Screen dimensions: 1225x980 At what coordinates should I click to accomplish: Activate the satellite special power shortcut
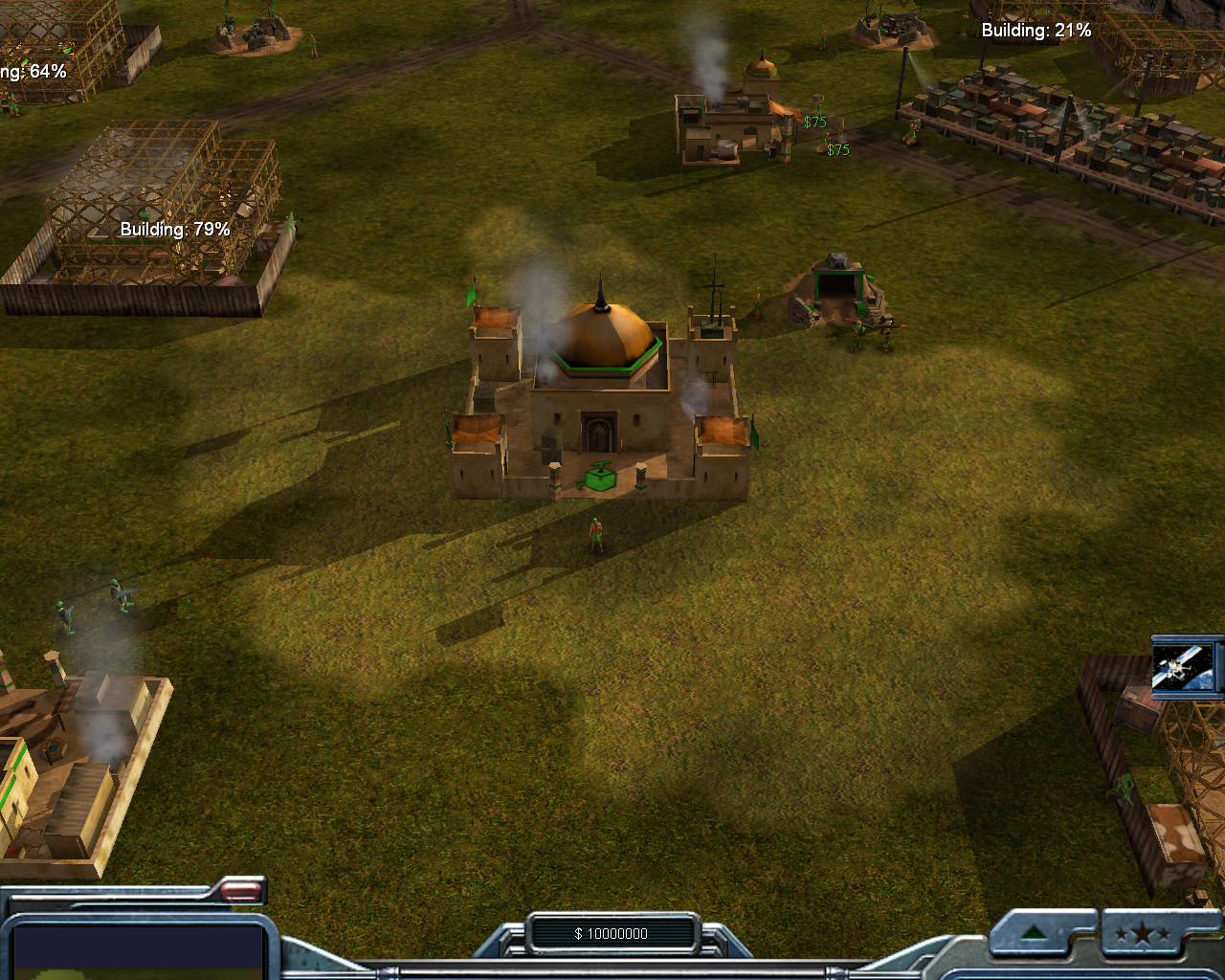(x=1185, y=667)
